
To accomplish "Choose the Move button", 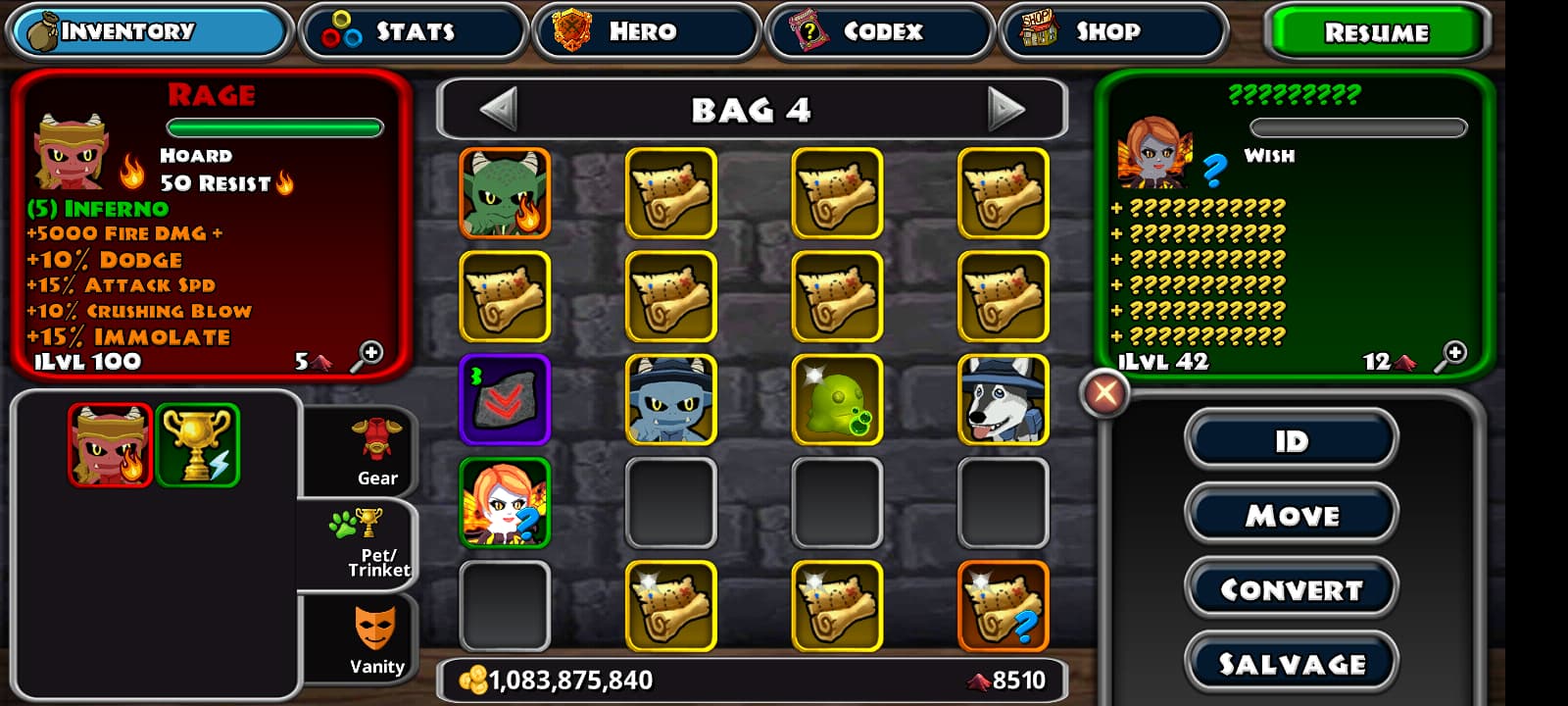I will click(x=1291, y=515).
